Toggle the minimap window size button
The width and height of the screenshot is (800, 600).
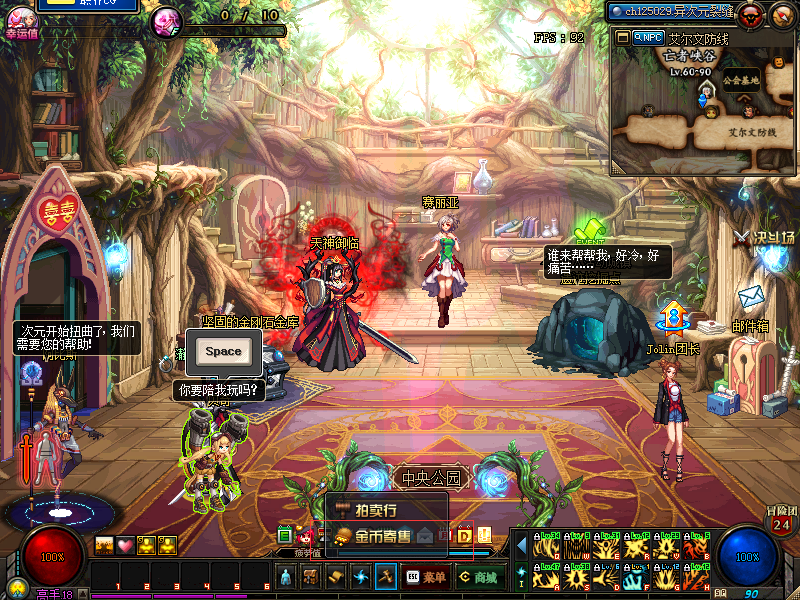(622, 37)
